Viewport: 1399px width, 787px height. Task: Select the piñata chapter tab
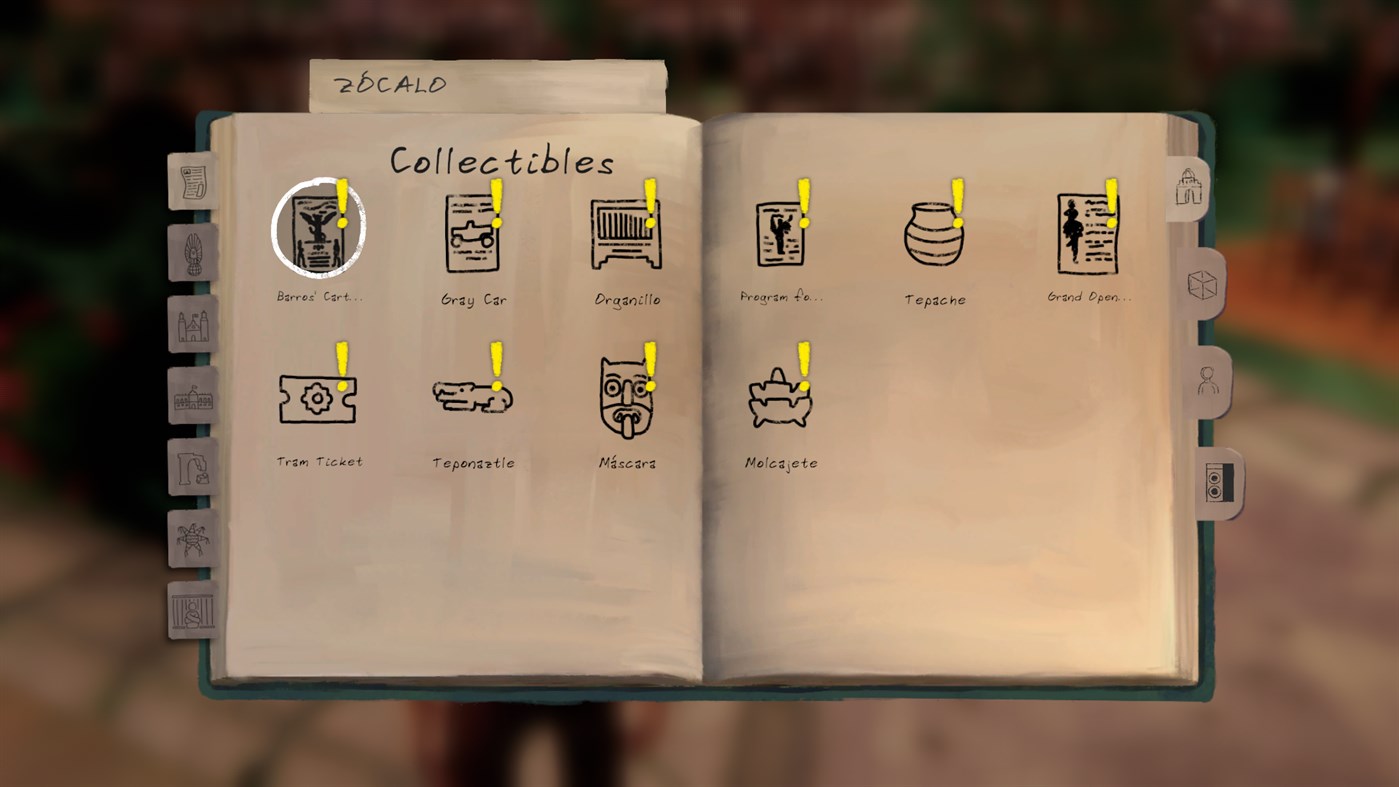tap(192, 537)
